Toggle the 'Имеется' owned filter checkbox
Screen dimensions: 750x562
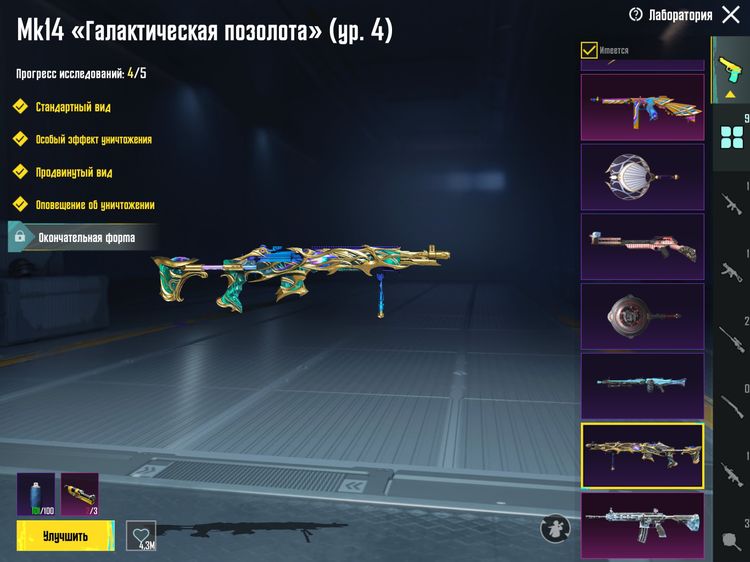[x=590, y=50]
